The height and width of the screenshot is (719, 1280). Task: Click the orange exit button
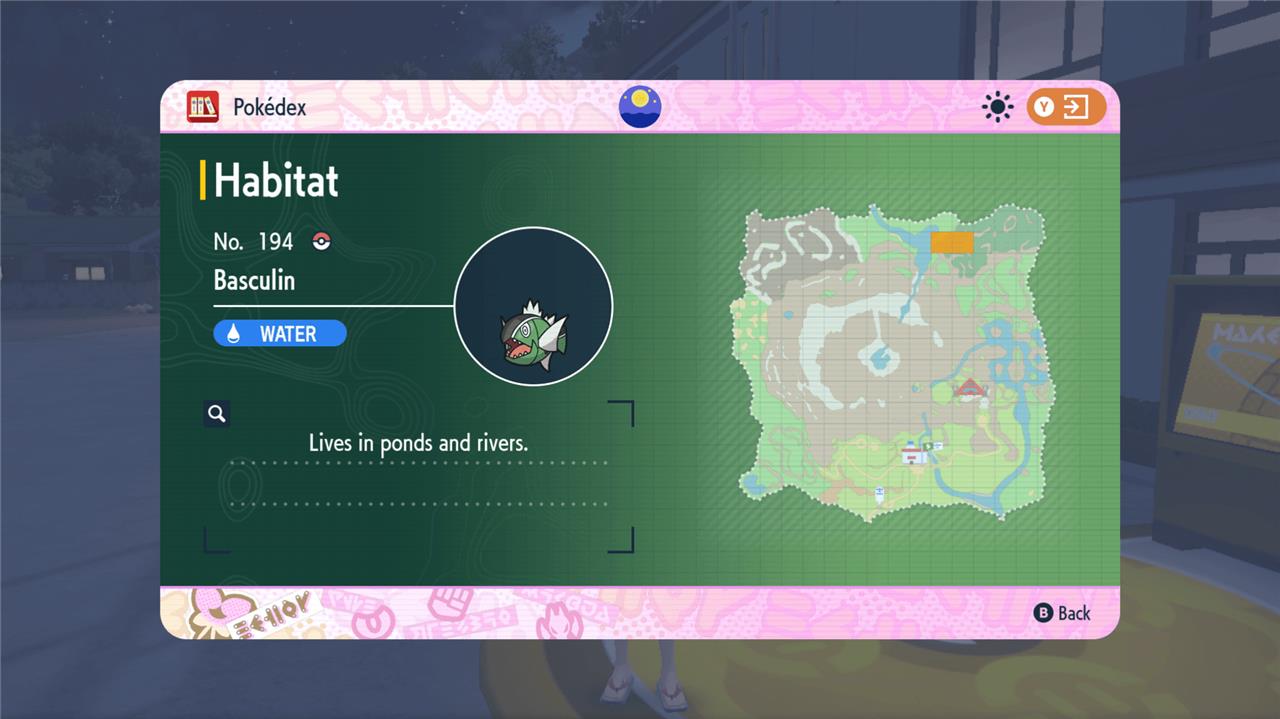[x=1066, y=107]
